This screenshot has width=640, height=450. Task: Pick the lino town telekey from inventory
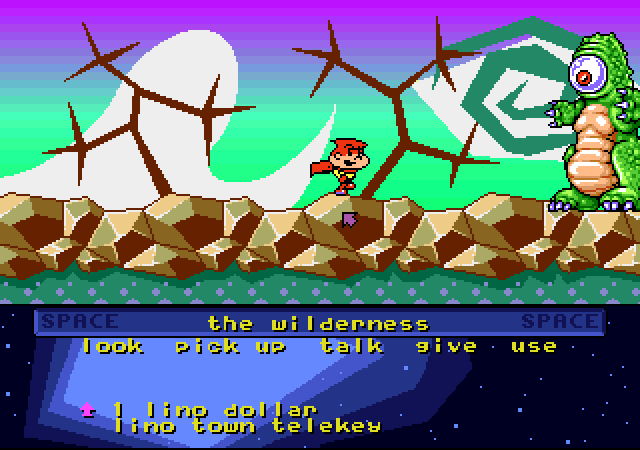pyautogui.click(x=247, y=425)
